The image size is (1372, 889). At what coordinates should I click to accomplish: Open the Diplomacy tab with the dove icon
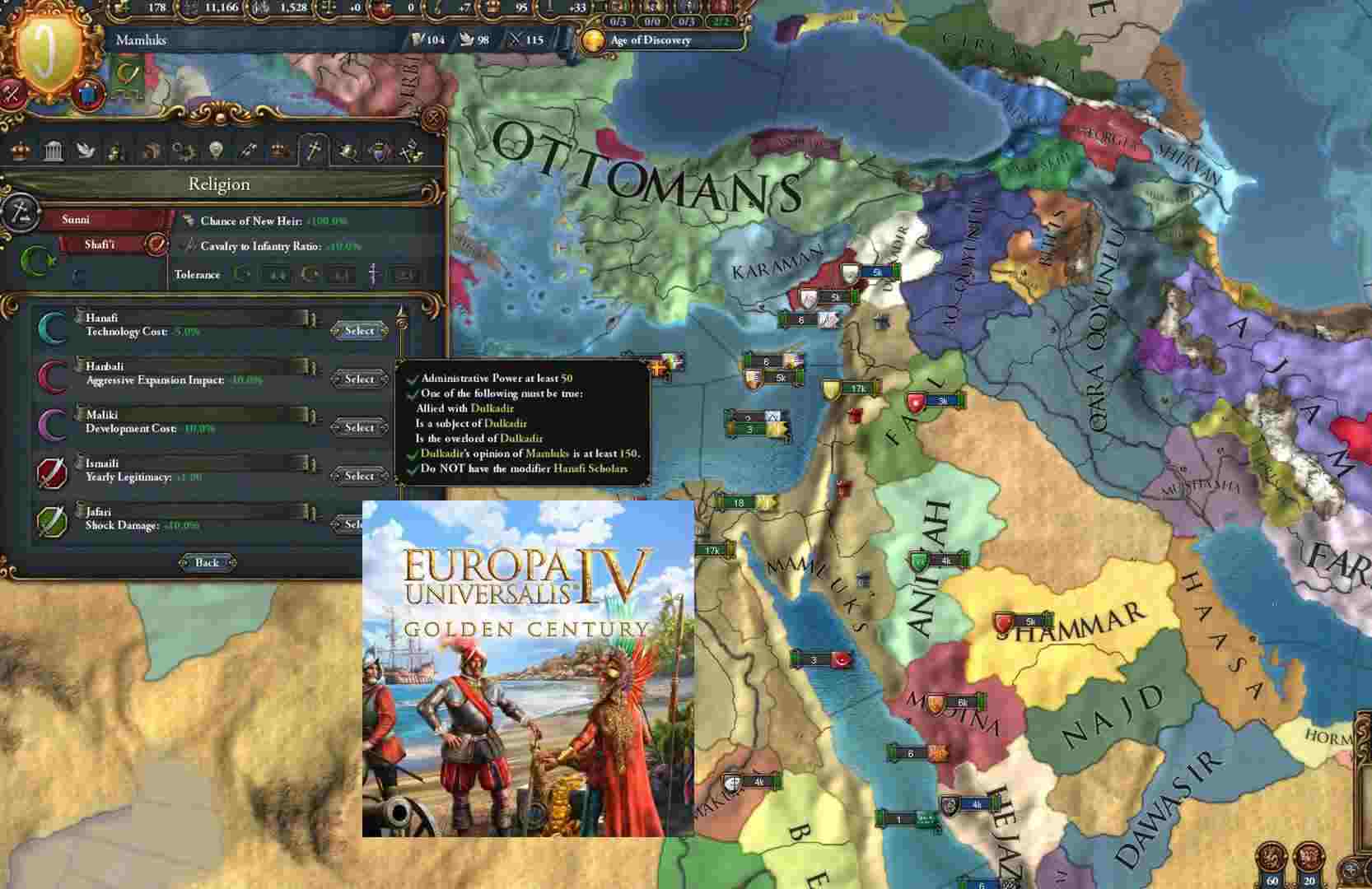point(86,152)
